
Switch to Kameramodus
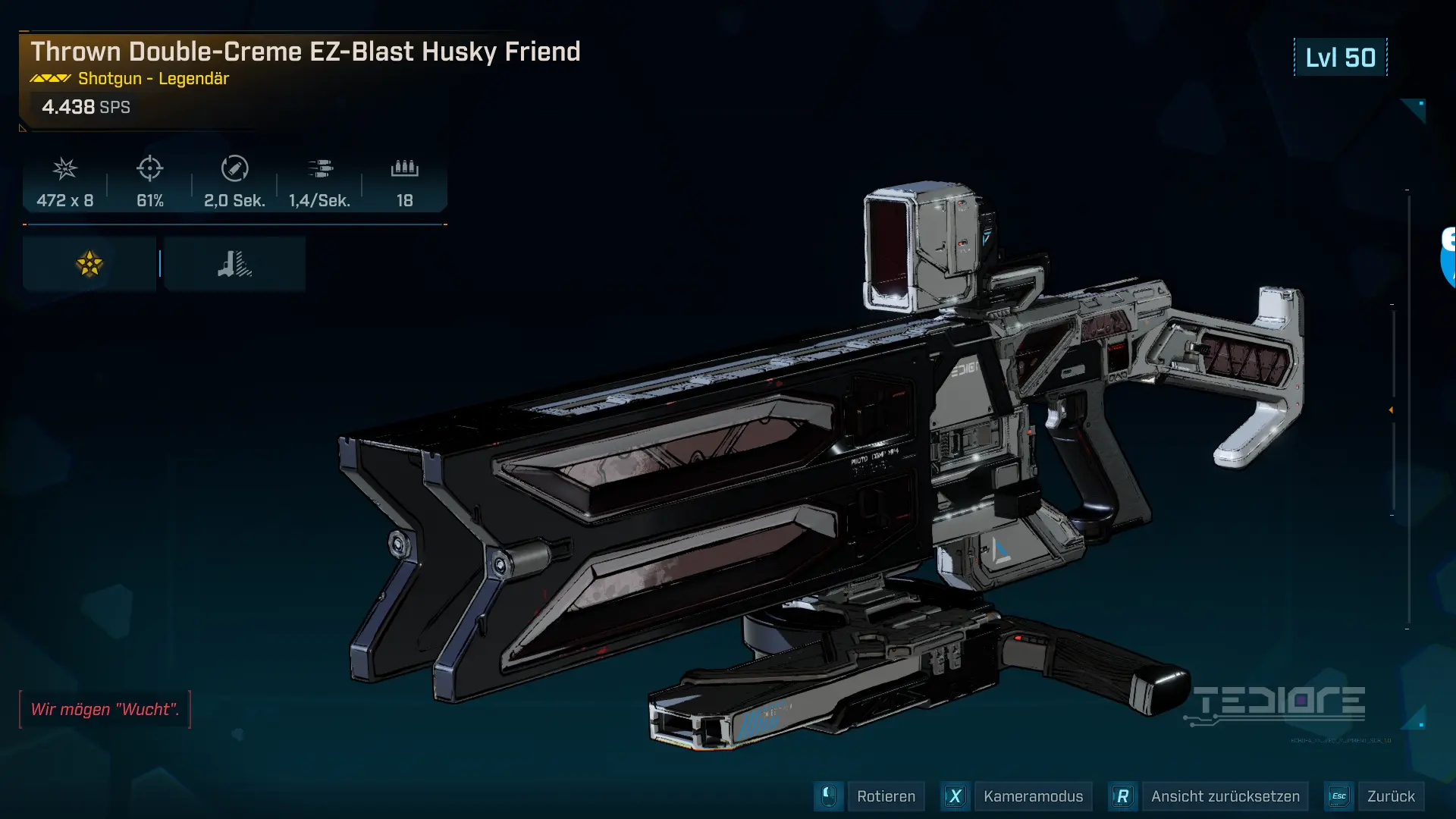point(1032,796)
